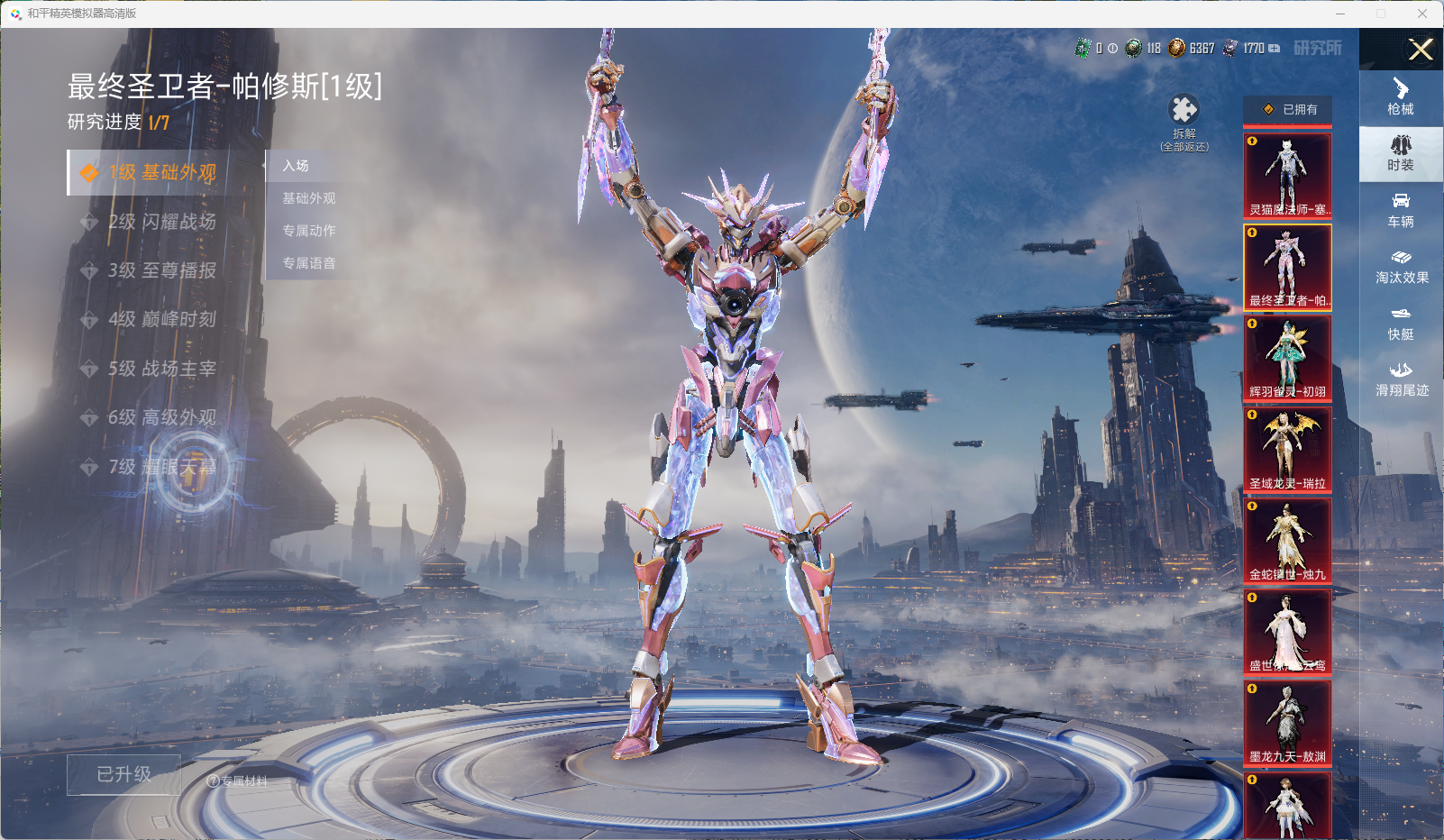The height and width of the screenshot is (840, 1444).
Task: Select the 5级 战场主宰 level
Action: pyautogui.click(x=162, y=369)
